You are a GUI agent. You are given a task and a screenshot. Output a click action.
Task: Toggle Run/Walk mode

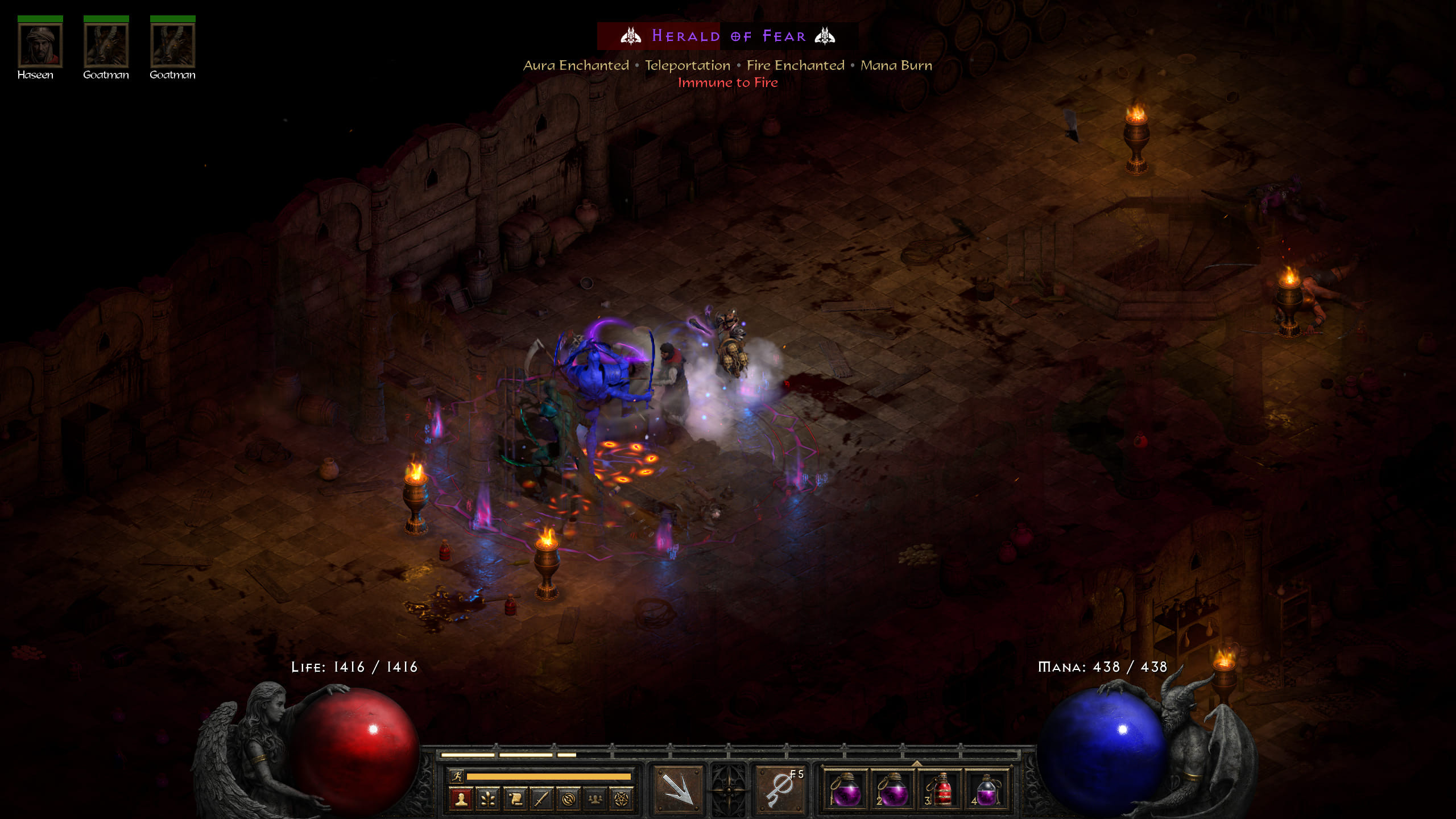(x=457, y=776)
